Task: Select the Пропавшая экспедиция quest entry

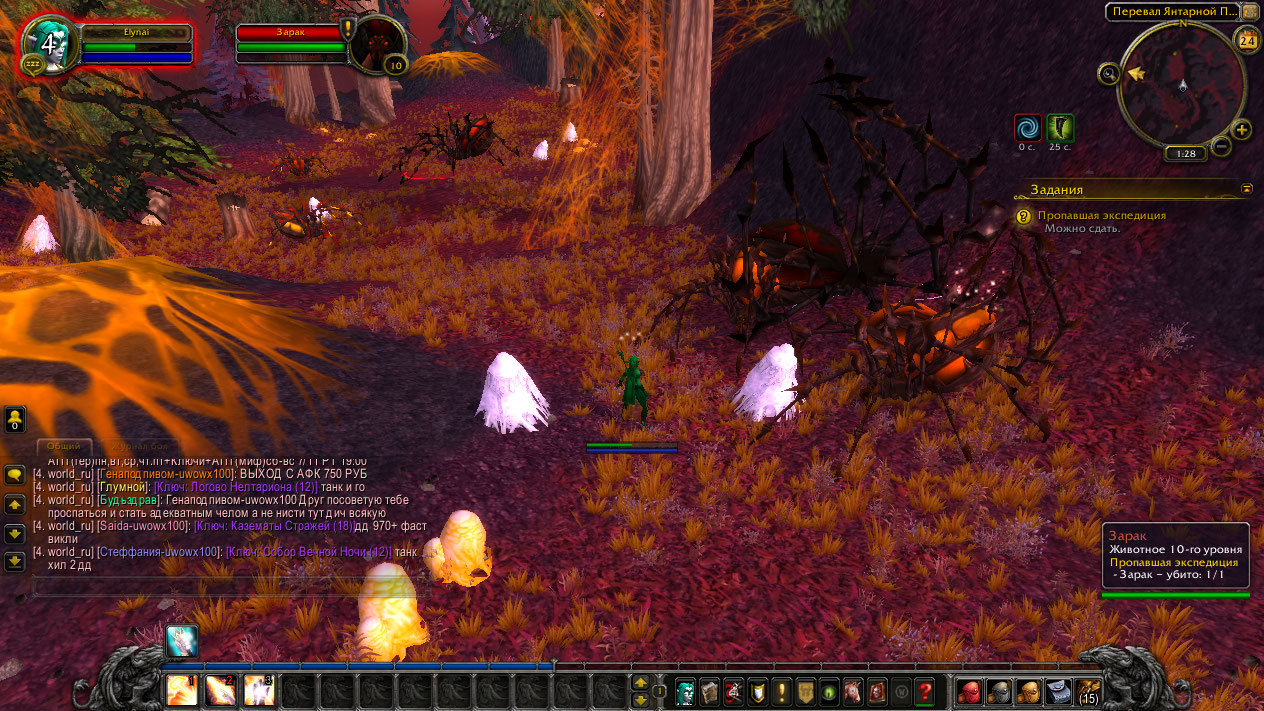Action: tap(1101, 215)
